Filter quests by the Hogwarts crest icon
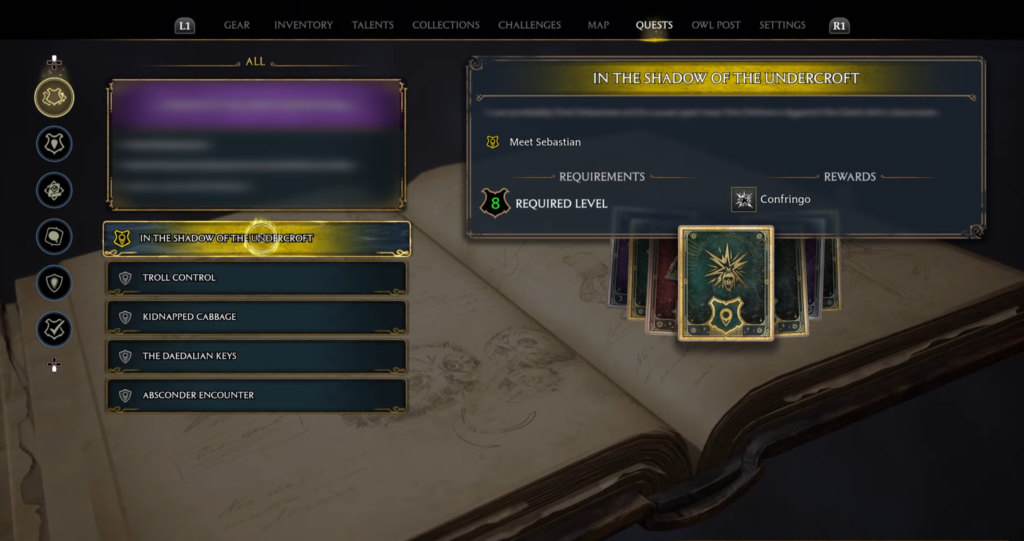The image size is (1024, 541). 54,143
